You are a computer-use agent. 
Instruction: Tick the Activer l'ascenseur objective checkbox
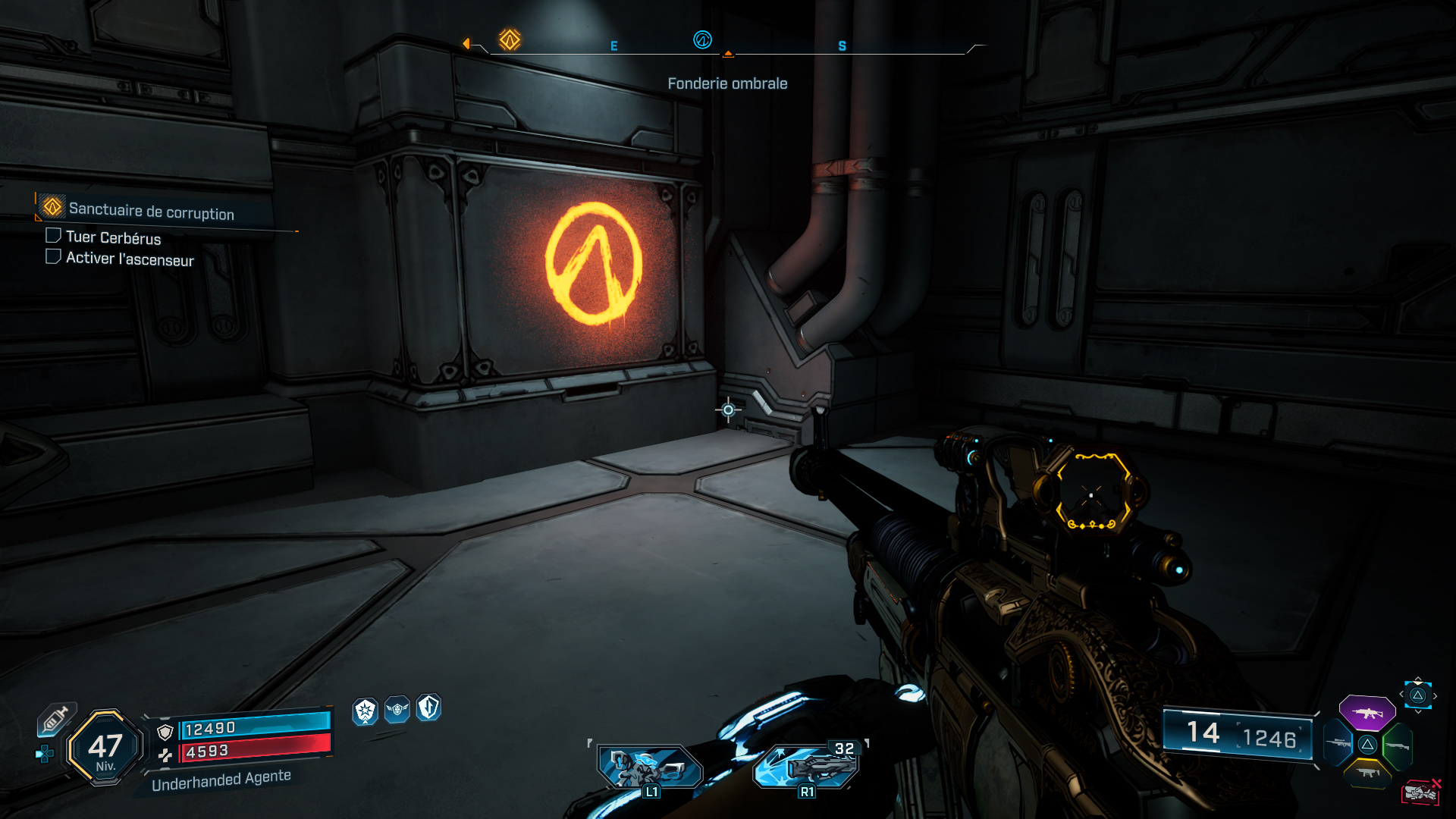(53, 257)
